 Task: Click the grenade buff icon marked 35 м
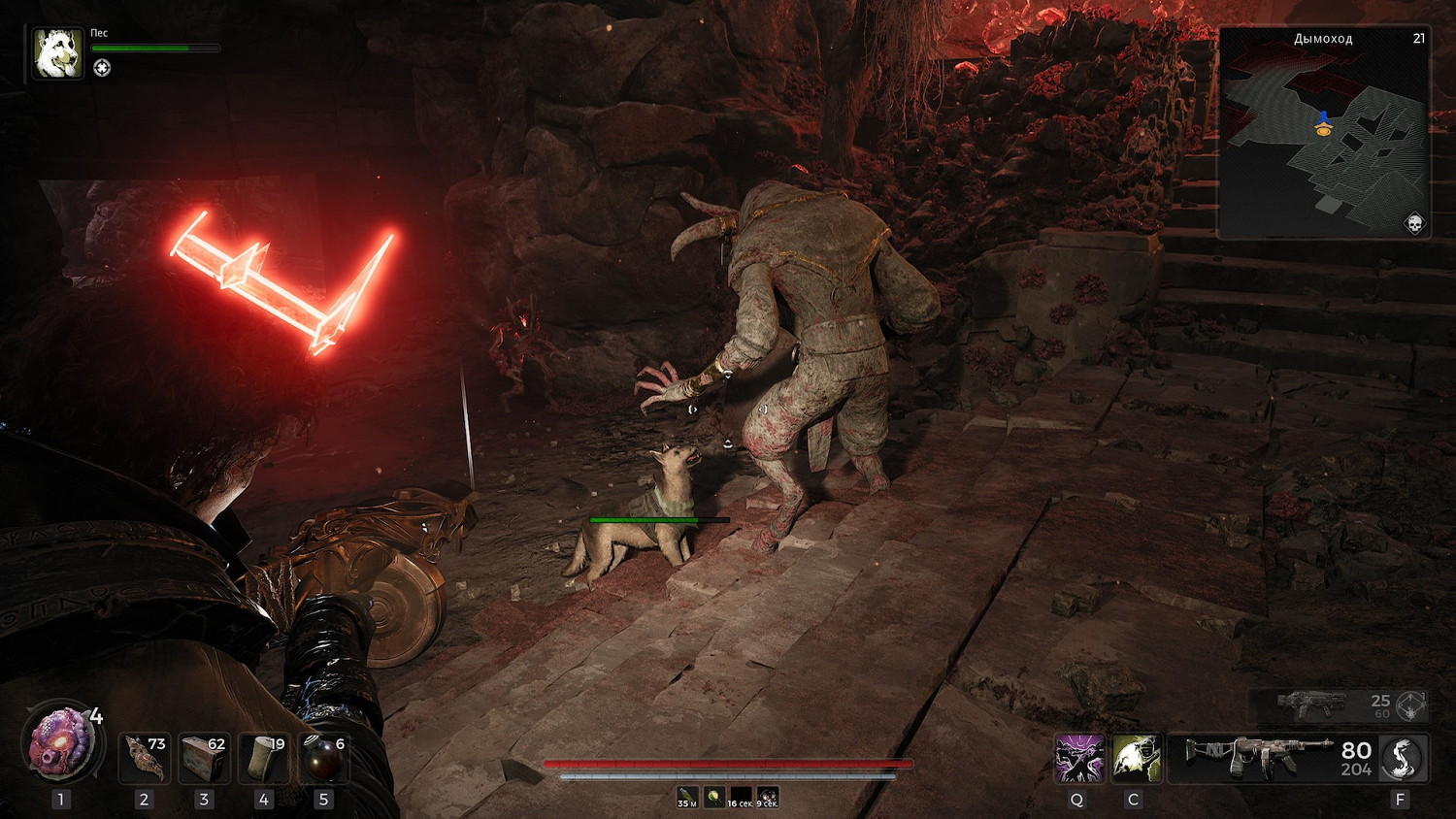coord(687,797)
